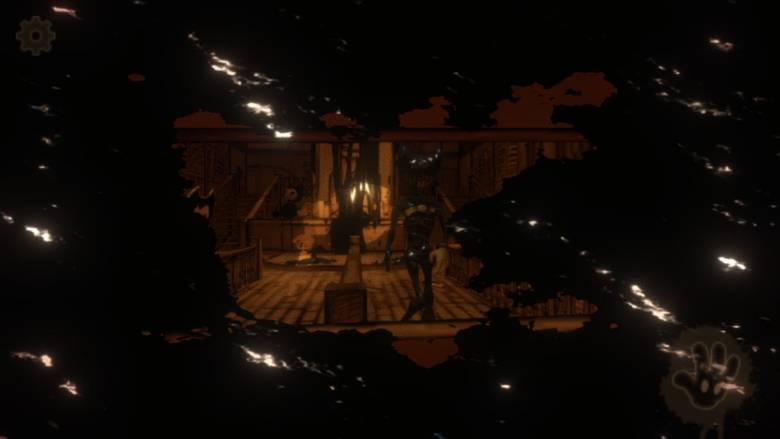Open the settings gear icon
This screenshot has width=780, height=439.
(35, 36)
